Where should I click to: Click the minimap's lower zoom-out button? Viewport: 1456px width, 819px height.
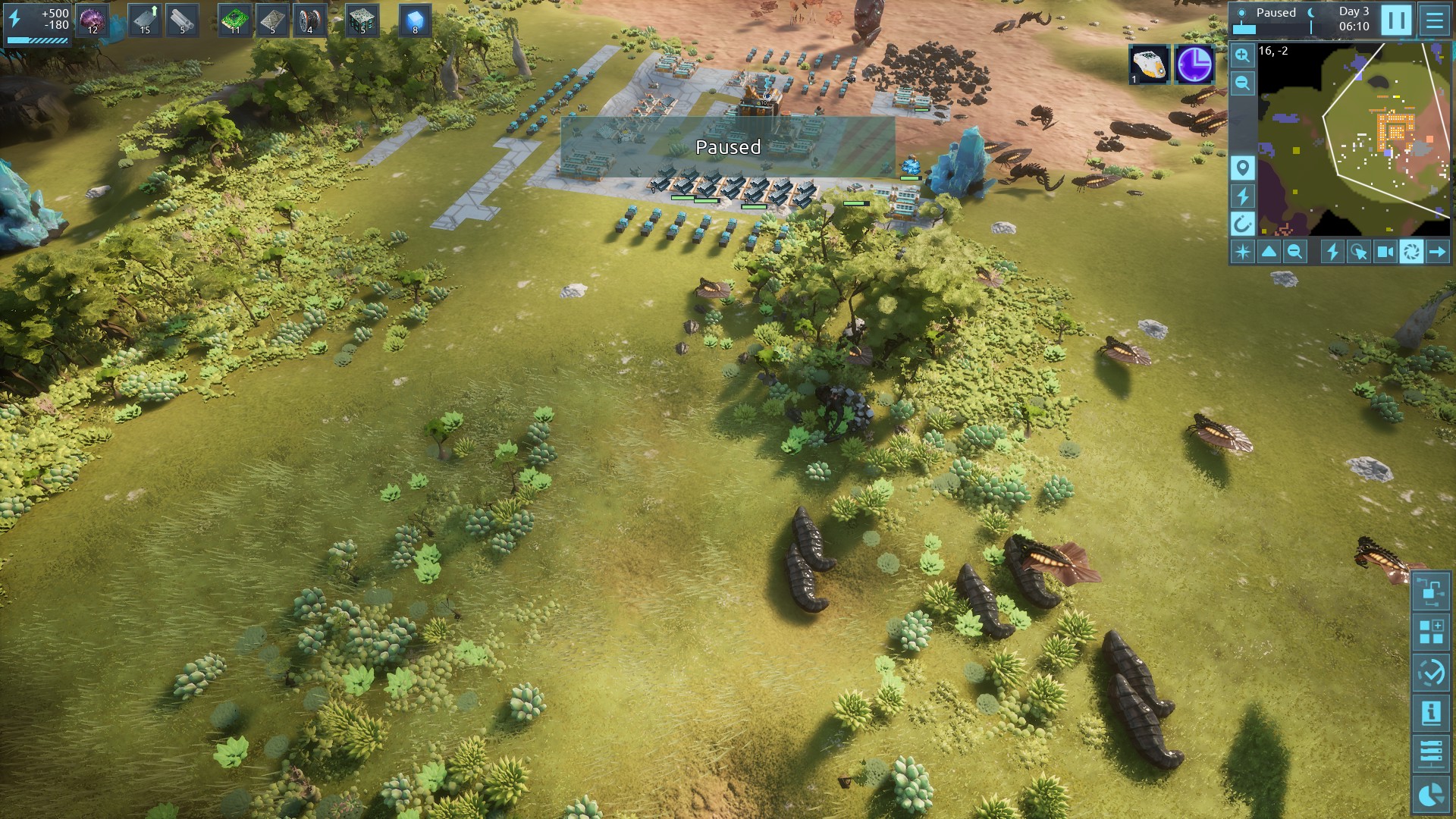click(1294, 252)
